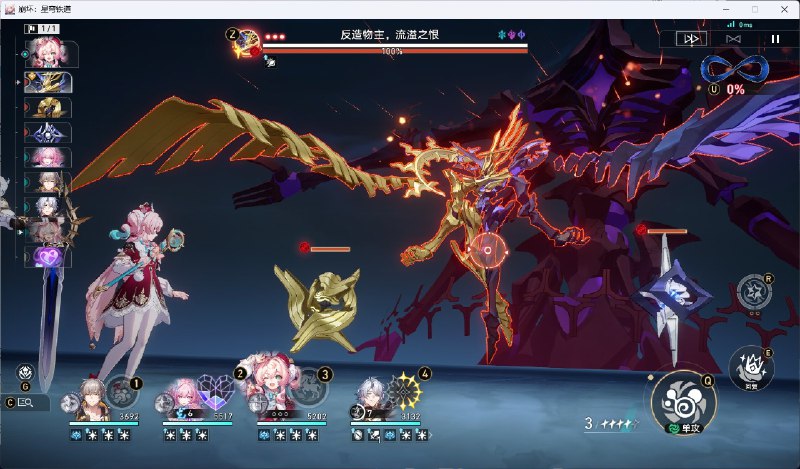Toggle the double-speed battle button
Viewport: 800px width, 469px height.
(x=689, y=38)
